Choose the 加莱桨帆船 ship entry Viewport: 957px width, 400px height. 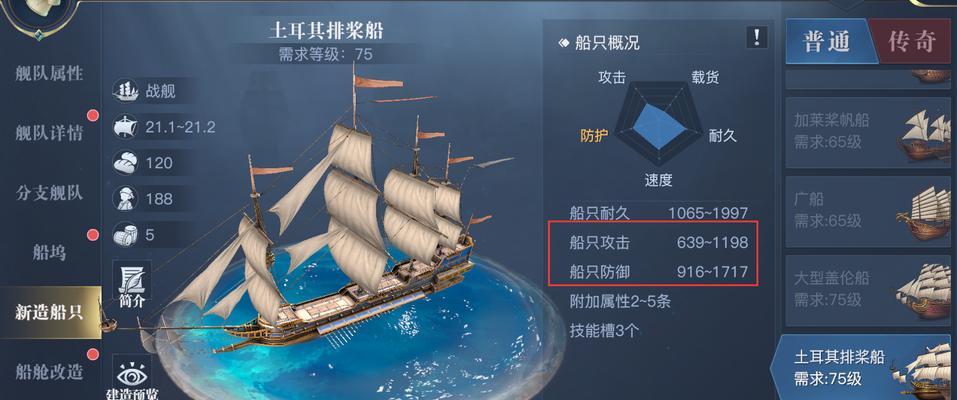864,130
